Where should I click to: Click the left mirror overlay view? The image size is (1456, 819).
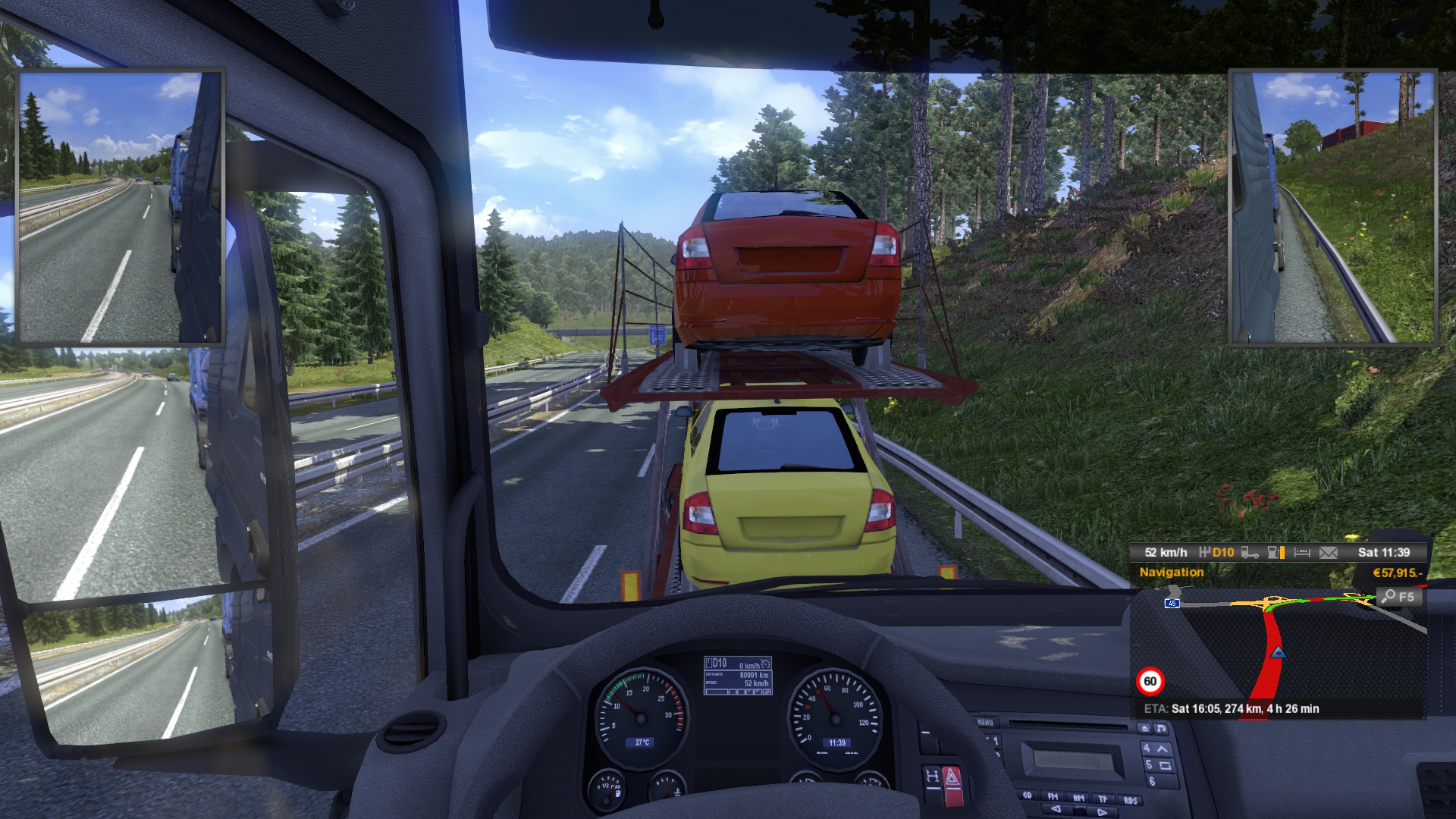(x=120, y=207)
